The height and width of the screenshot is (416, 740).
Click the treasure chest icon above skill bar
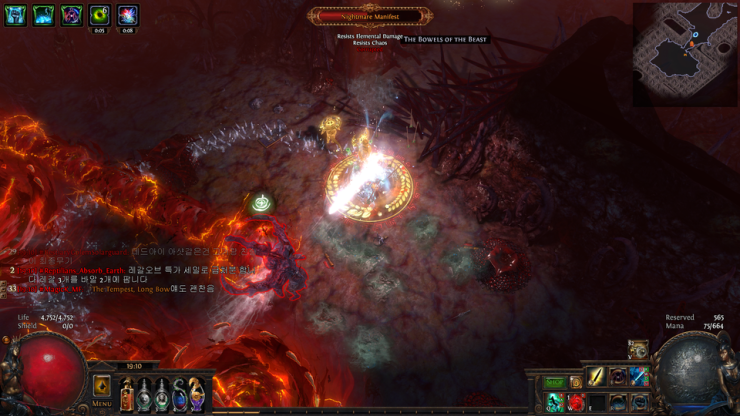coord(637,350)
